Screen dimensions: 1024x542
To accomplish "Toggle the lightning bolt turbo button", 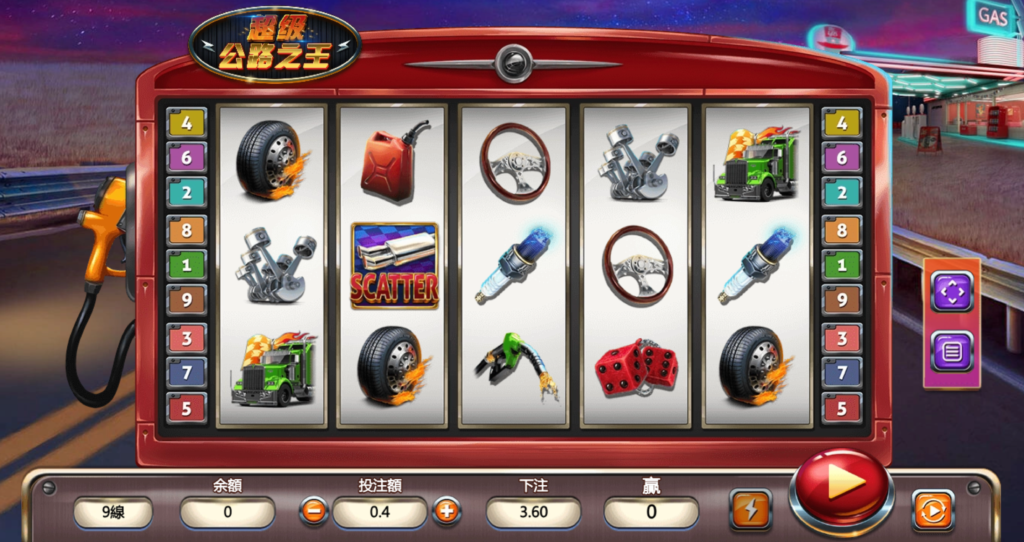I will click(x=750, y=509).
